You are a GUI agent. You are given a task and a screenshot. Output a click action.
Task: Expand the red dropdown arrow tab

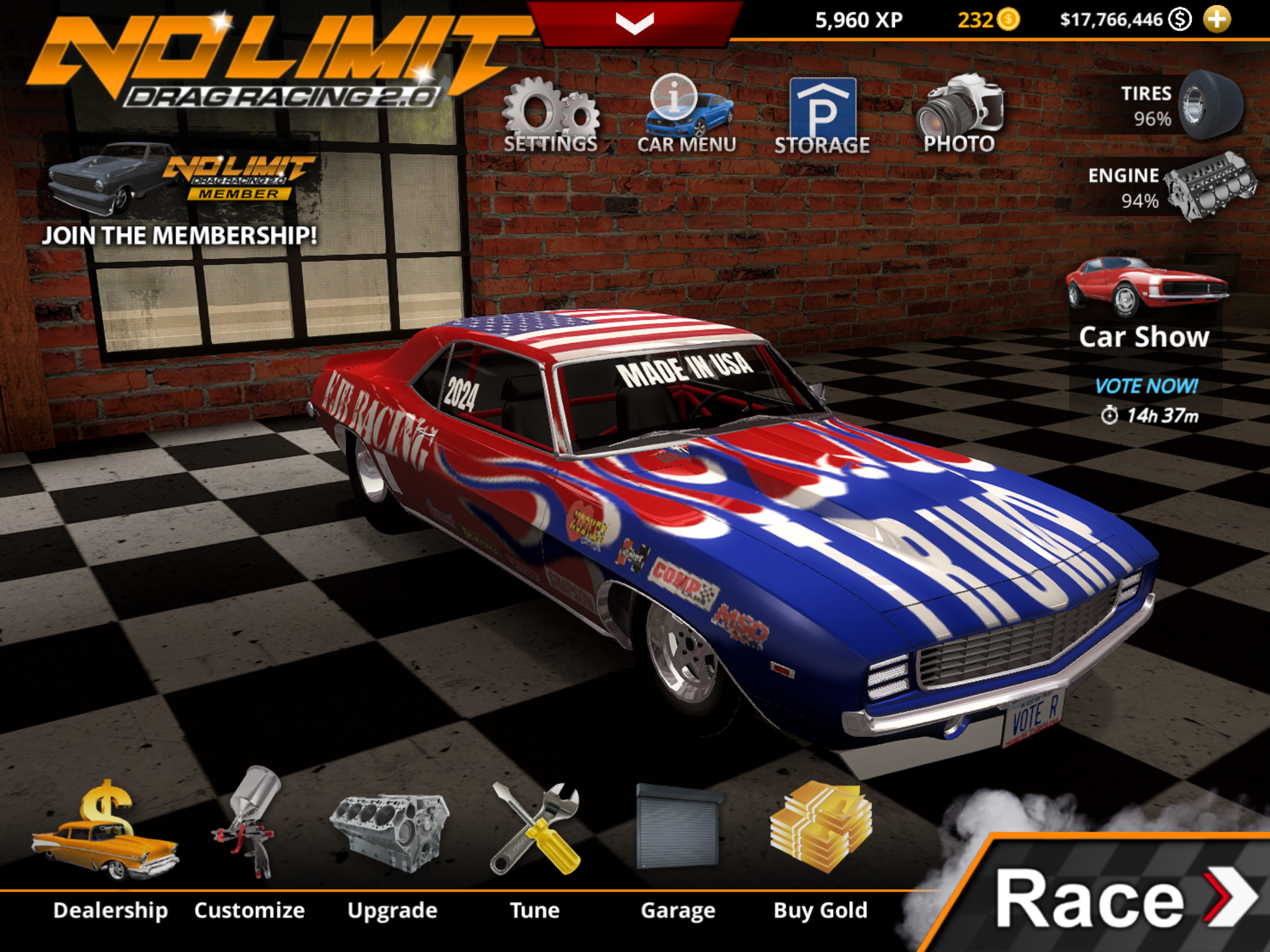(x=635, y=22)
